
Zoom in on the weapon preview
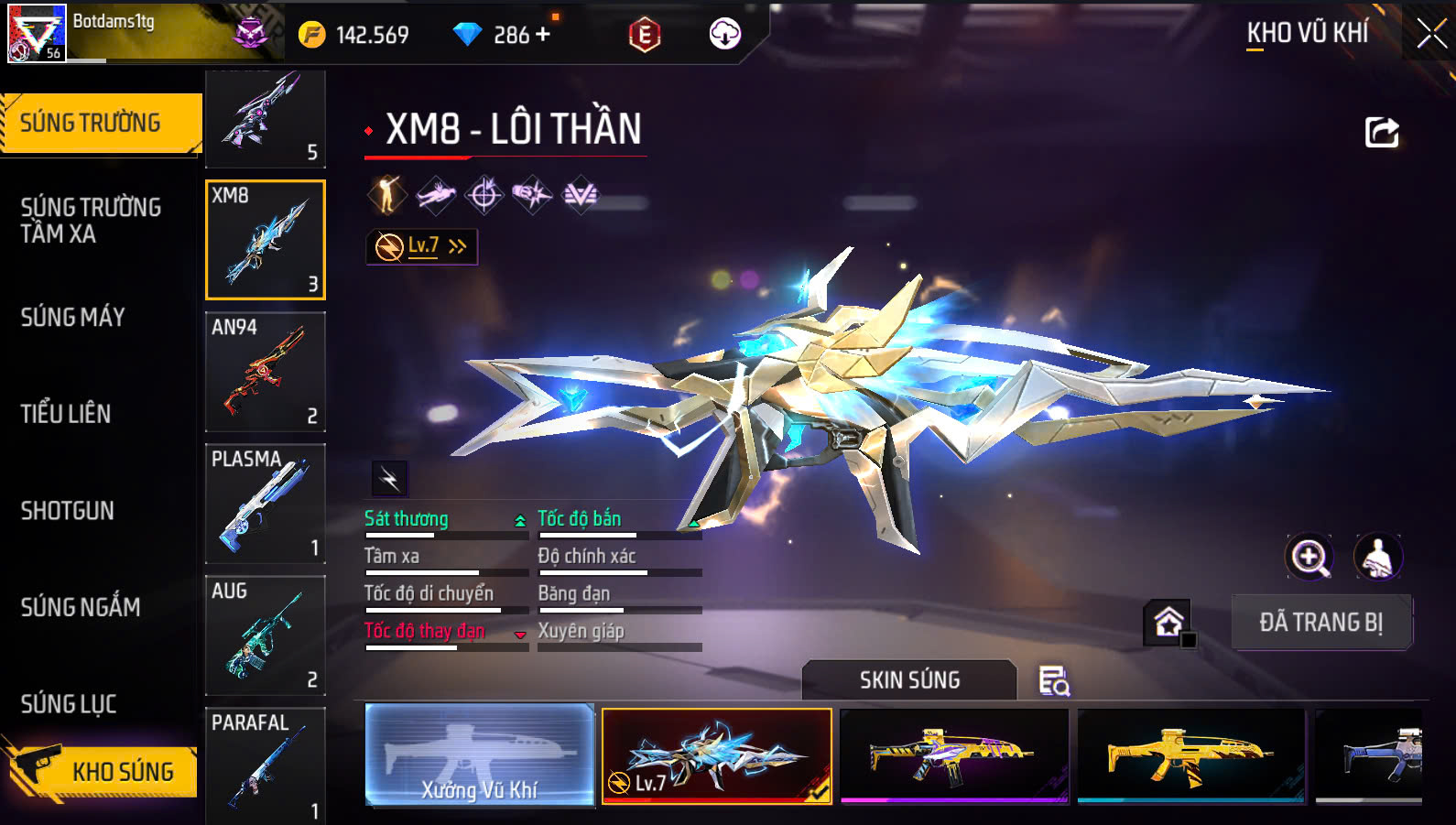click(x=1309, y=557)
